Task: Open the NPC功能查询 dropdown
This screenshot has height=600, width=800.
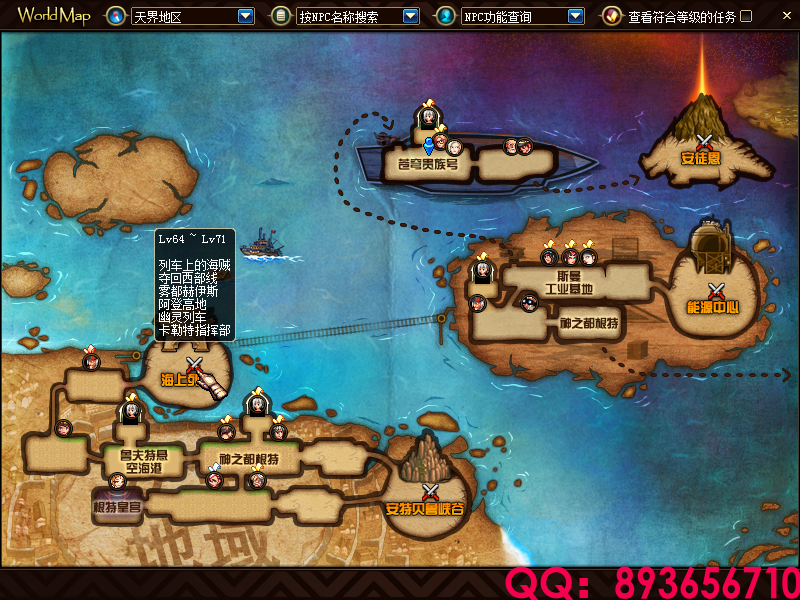Action: click(575, 17)
